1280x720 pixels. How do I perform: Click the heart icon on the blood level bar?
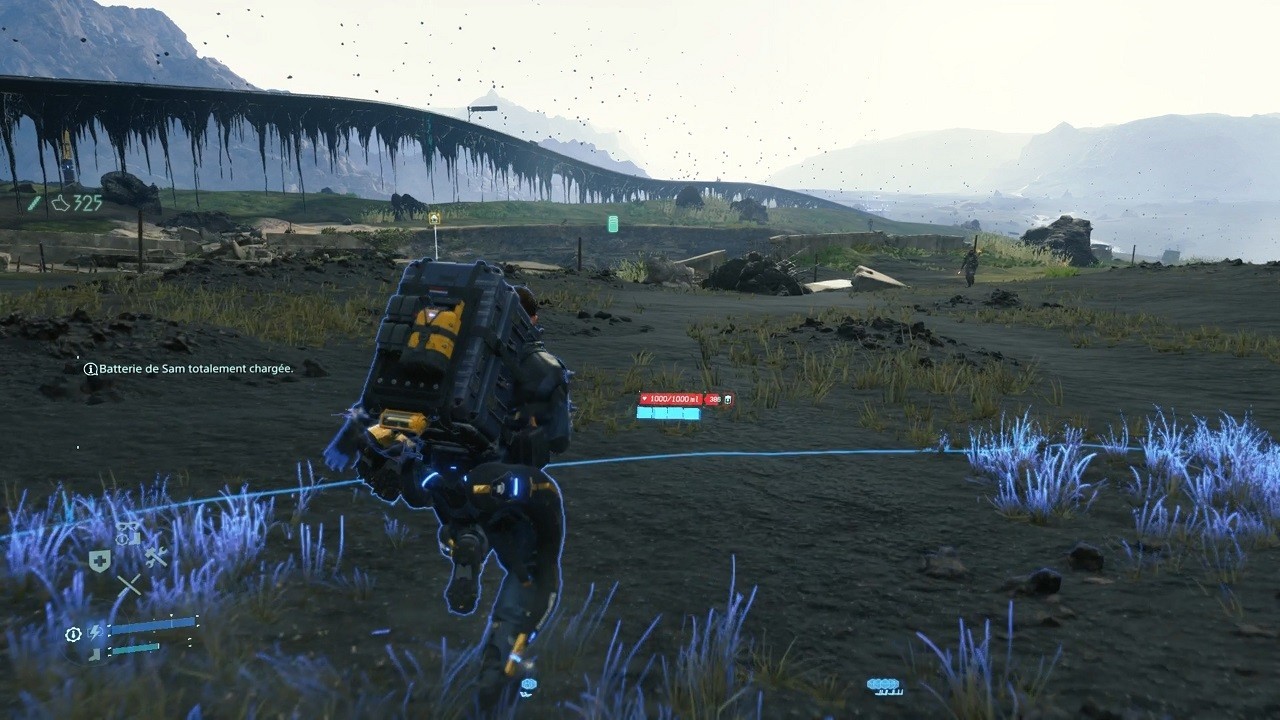[x=644, y=399]
